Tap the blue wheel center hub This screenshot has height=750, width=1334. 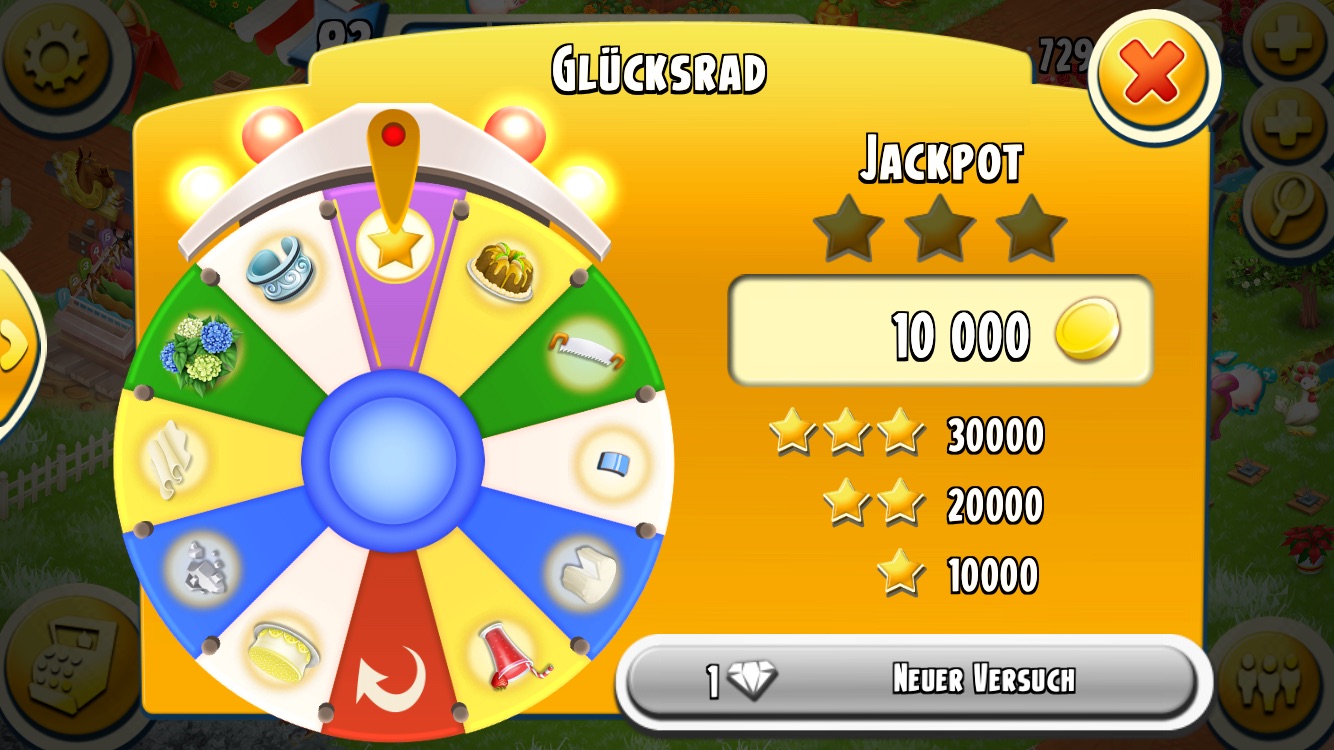(393, 461)
